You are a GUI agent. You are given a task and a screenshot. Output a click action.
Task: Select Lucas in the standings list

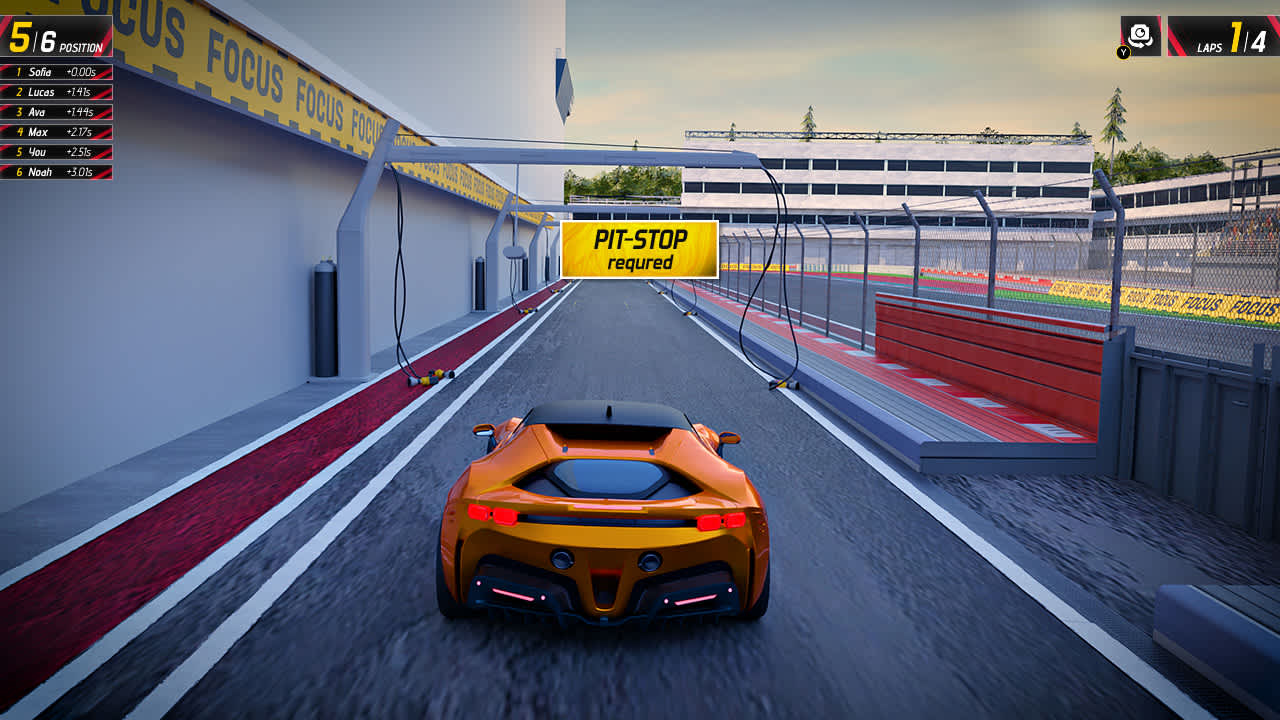40,92
